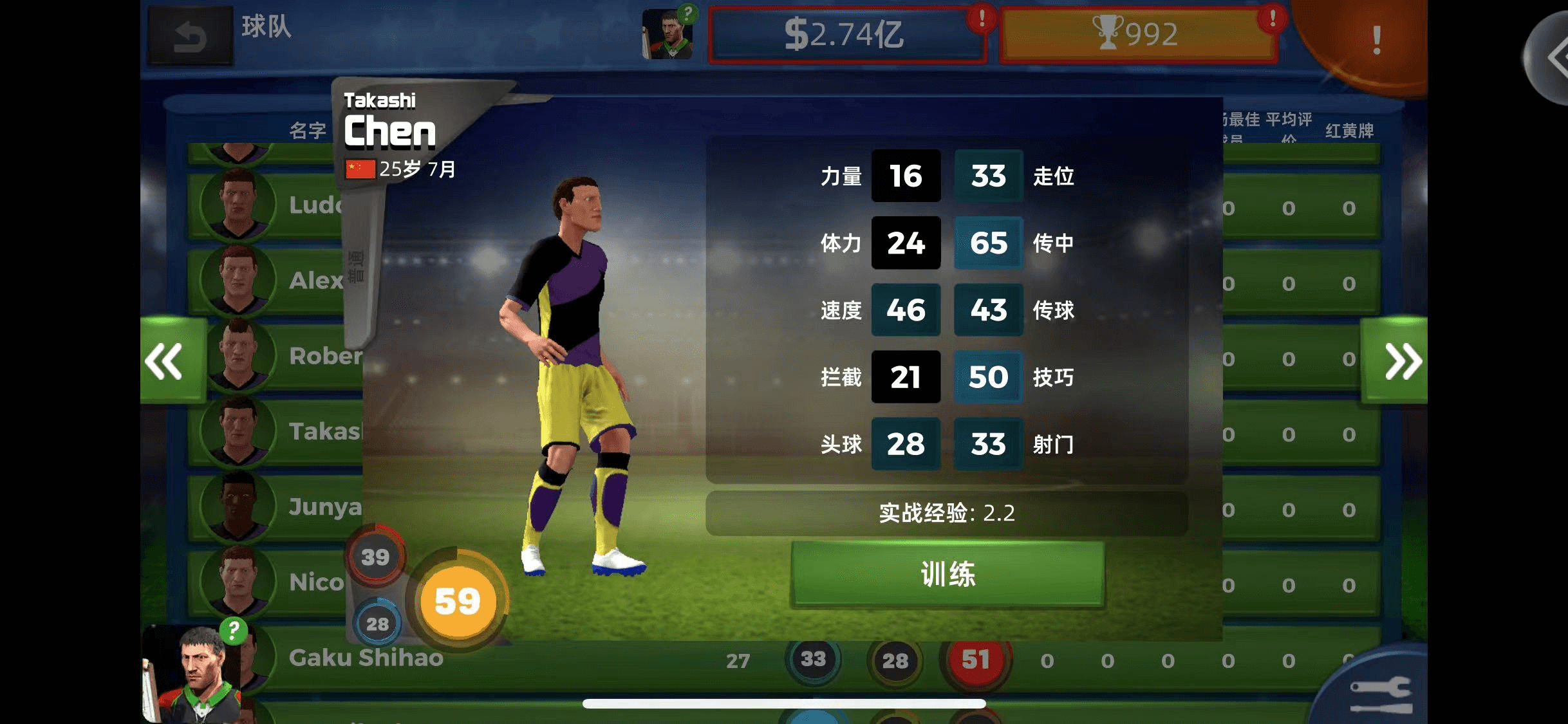This screenshot has width=1568, height=724.
Task: Tap the manager portrait in top bar
Action: (x=668, y=35)
